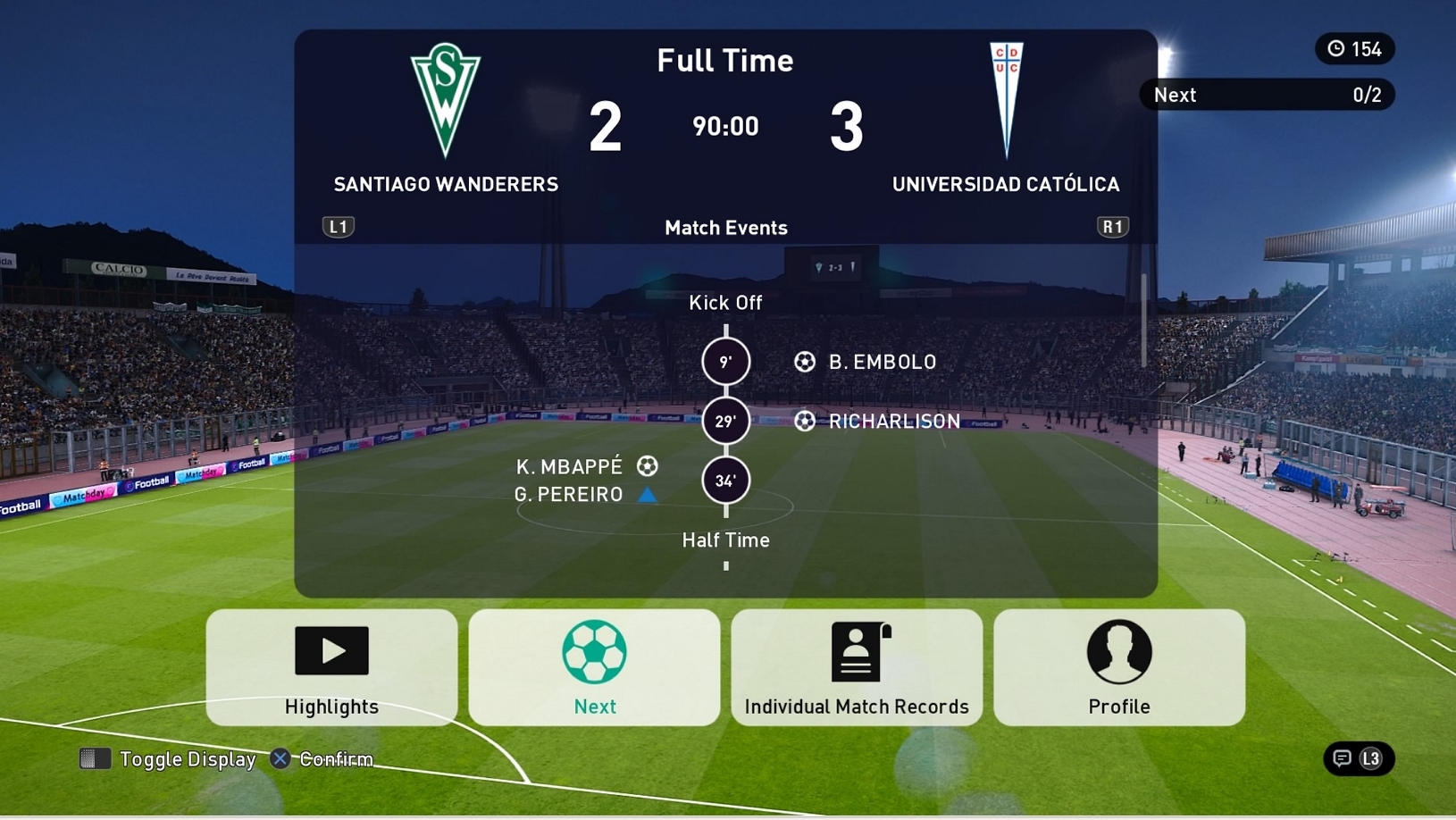Viewport: 1456px width, 820px height.
Task: Select the Next button with soccer ball
Action: 594,667
